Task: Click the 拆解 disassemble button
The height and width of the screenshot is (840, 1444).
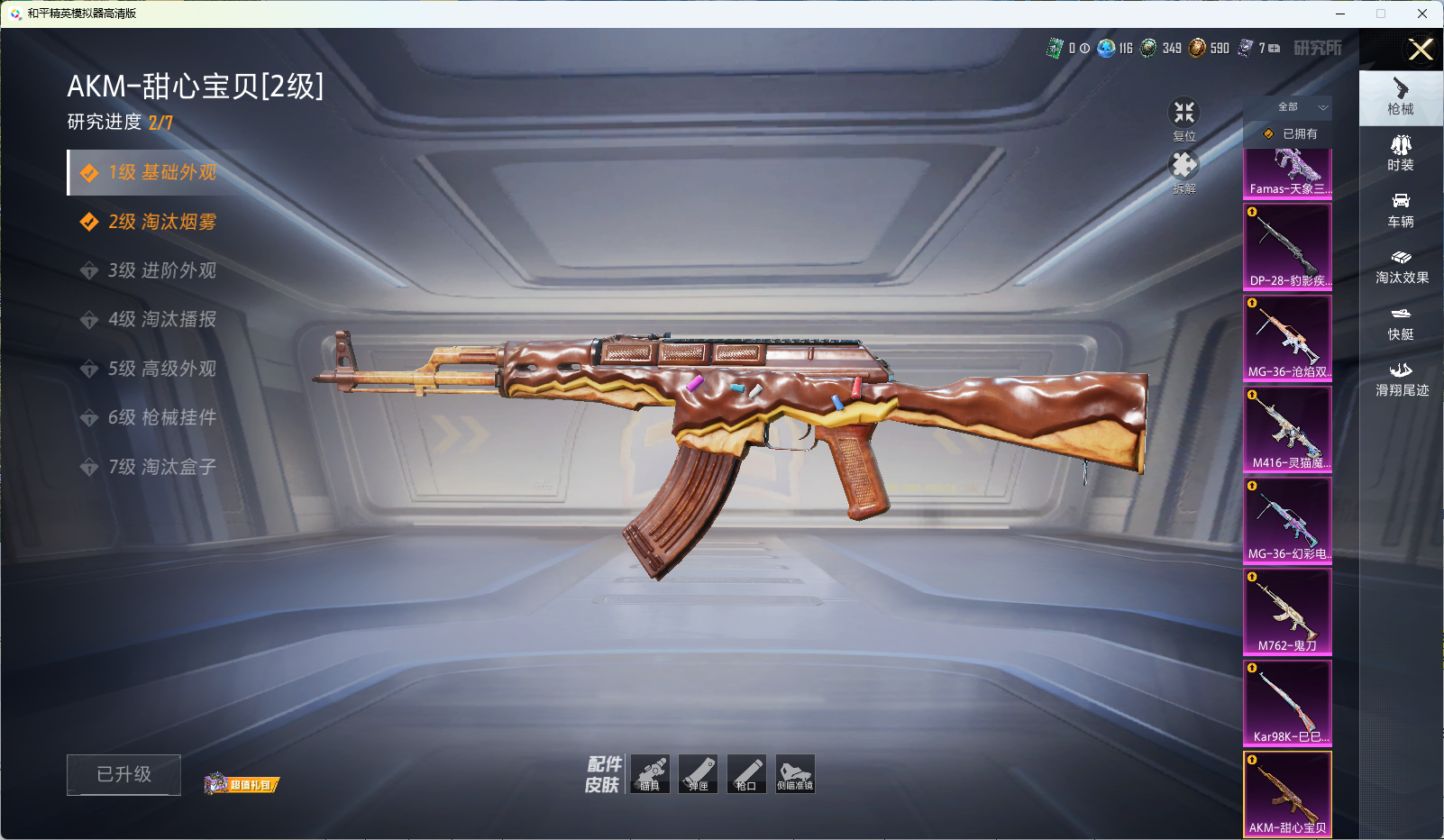Action: pos(1184,169)
